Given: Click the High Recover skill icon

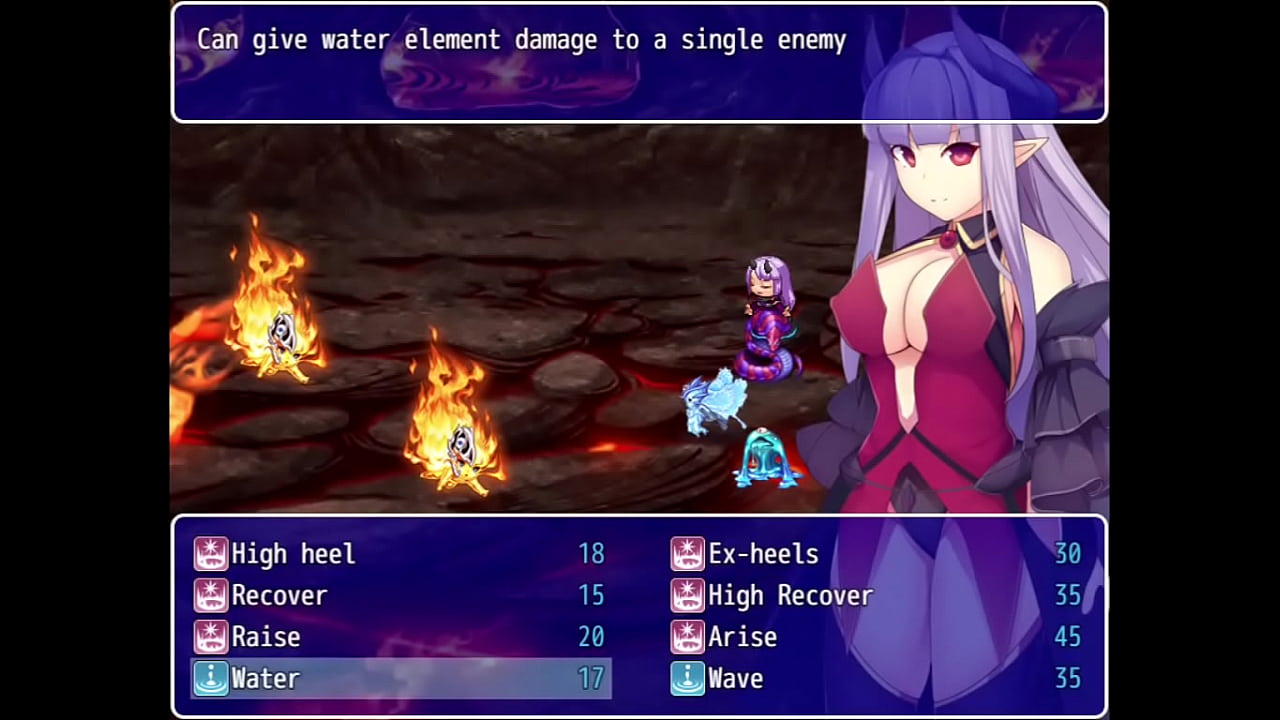Looking at the screenshot, I should (687, 595).
